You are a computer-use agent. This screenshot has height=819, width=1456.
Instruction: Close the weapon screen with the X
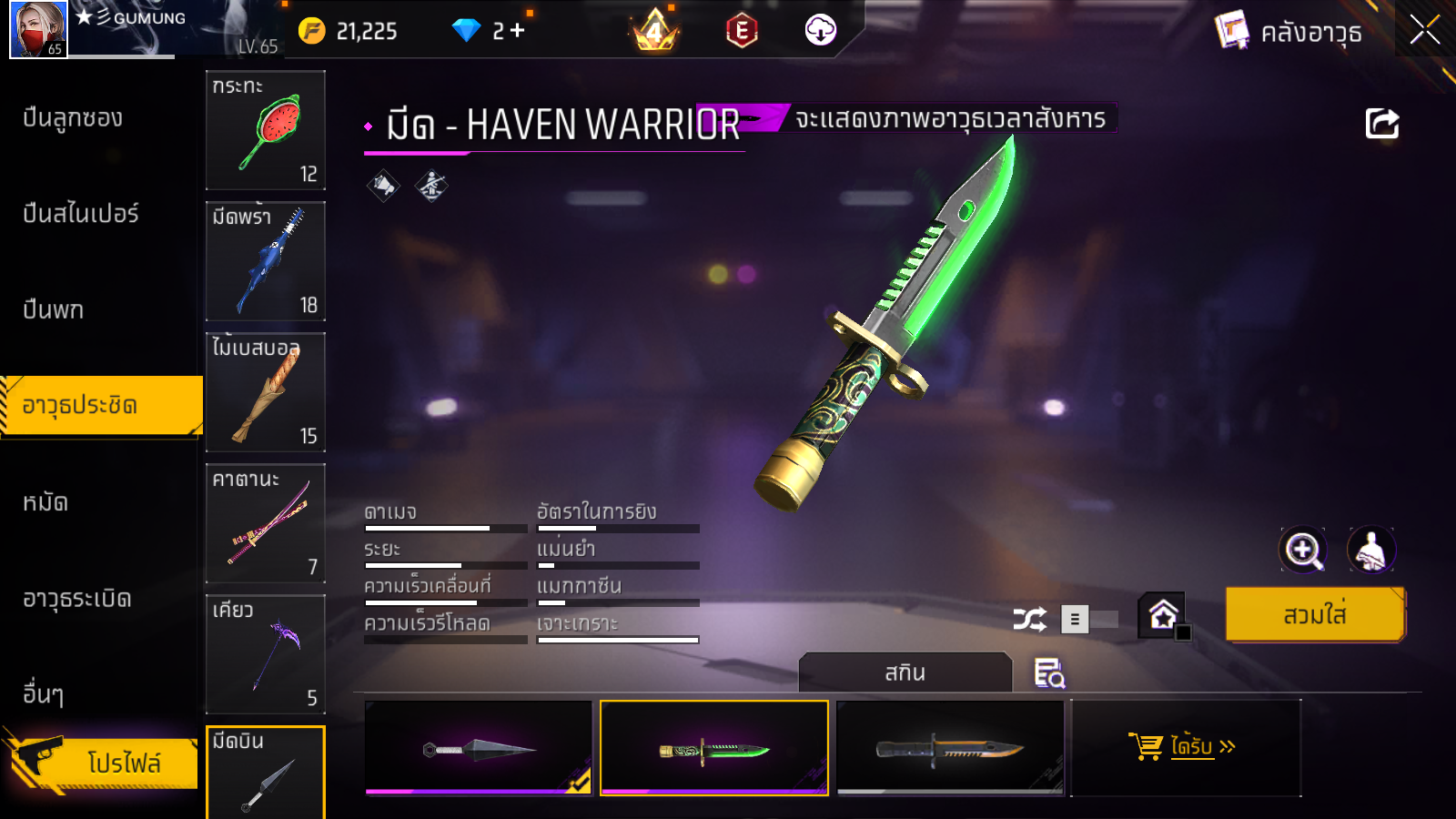(1424, 30)
